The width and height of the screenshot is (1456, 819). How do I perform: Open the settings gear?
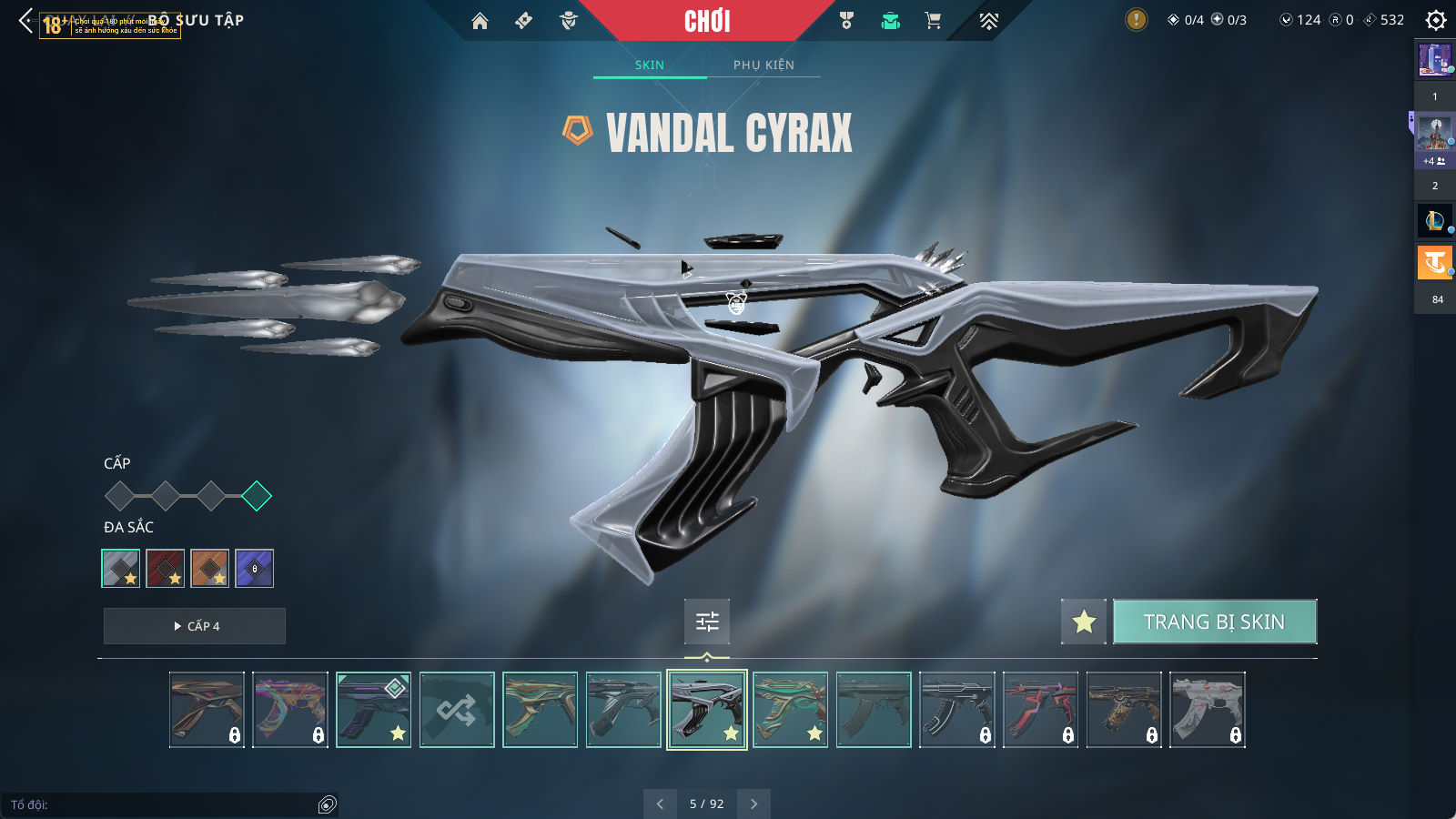[x=1435, y=20]
